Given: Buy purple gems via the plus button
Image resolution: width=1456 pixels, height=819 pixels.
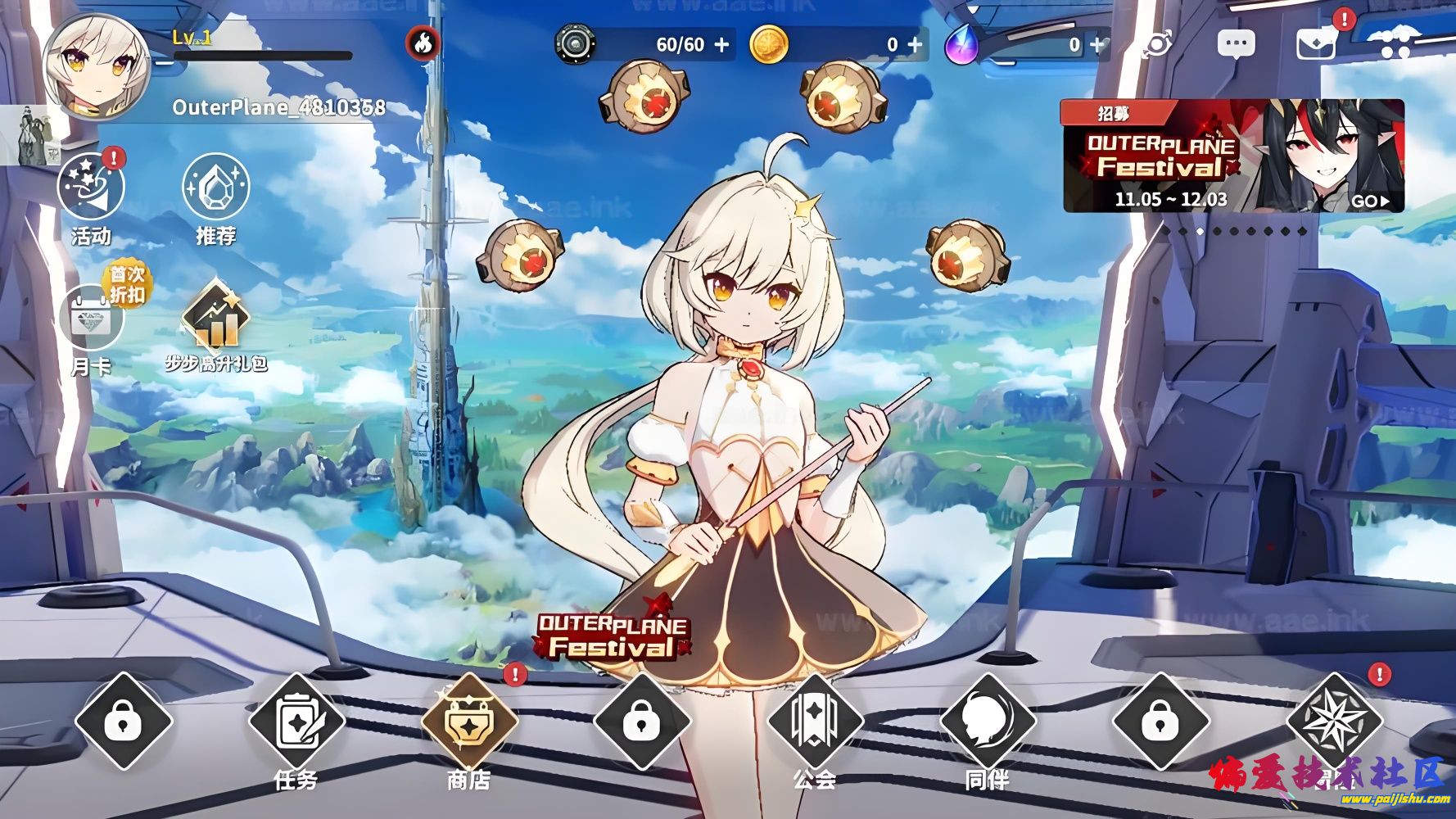Looking at the screenshot, I should tap(1097, 45).
